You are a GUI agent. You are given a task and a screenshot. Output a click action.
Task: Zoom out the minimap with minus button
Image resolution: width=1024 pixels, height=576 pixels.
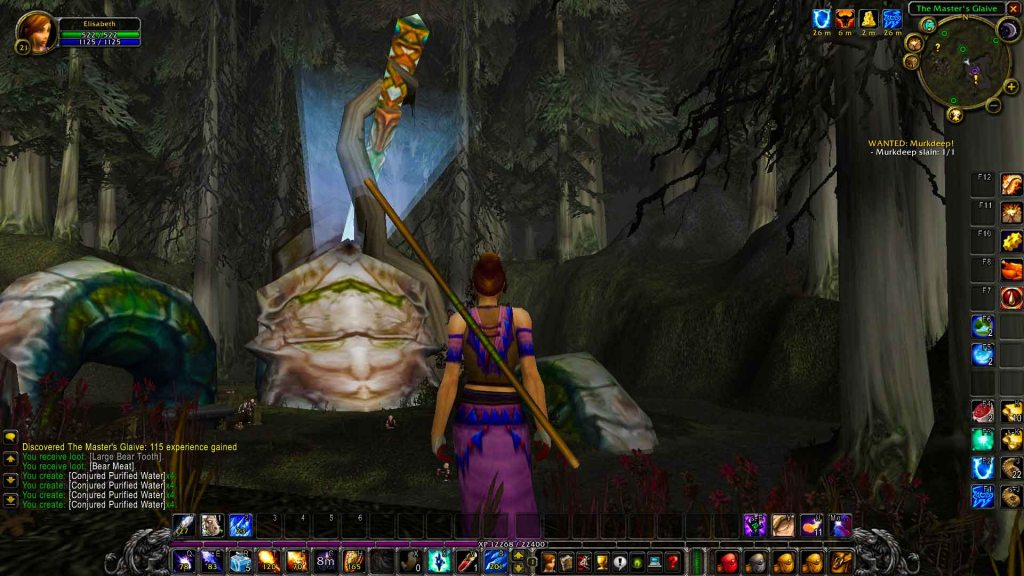click(993, 105)
